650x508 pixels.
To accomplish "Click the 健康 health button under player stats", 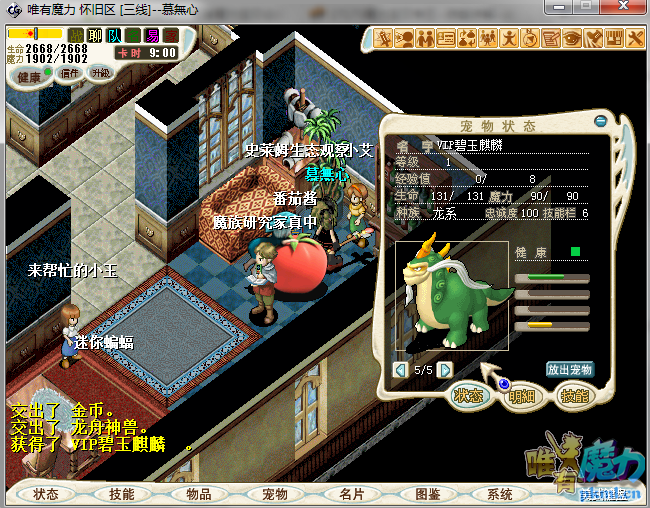I will pyautogui.click(x=30, y=77).
